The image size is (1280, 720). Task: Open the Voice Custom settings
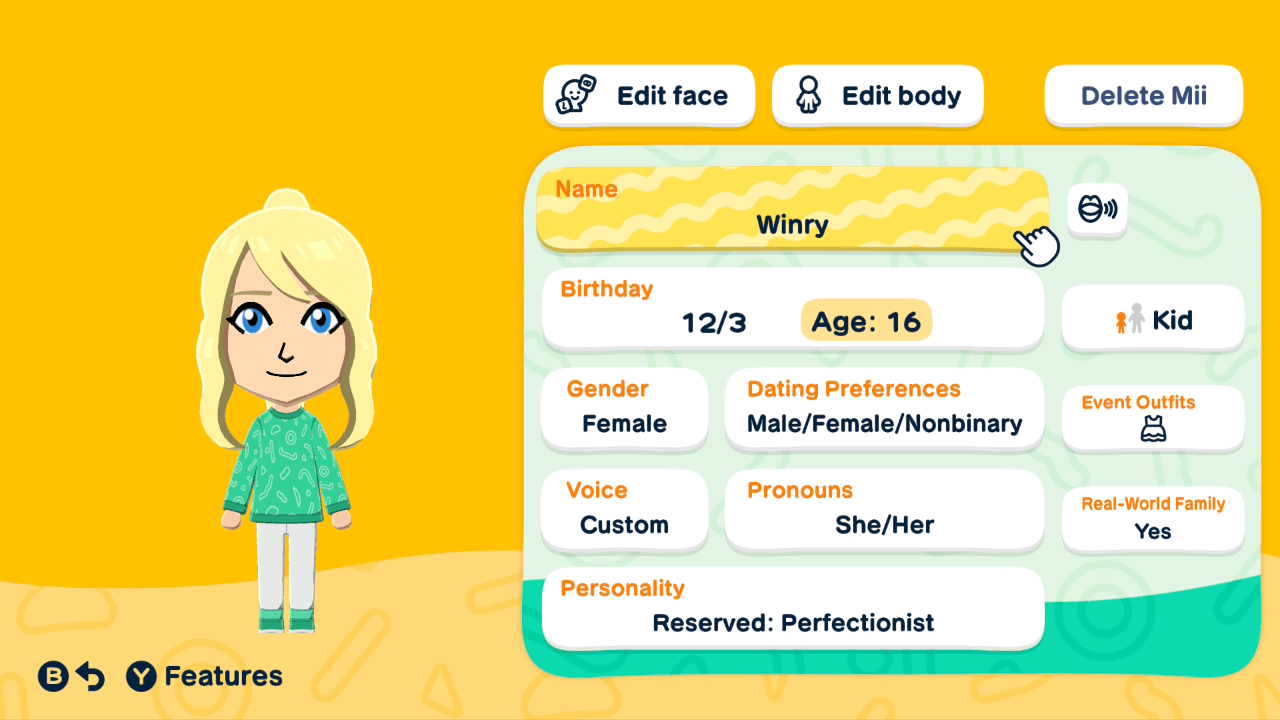click(624, 510)
